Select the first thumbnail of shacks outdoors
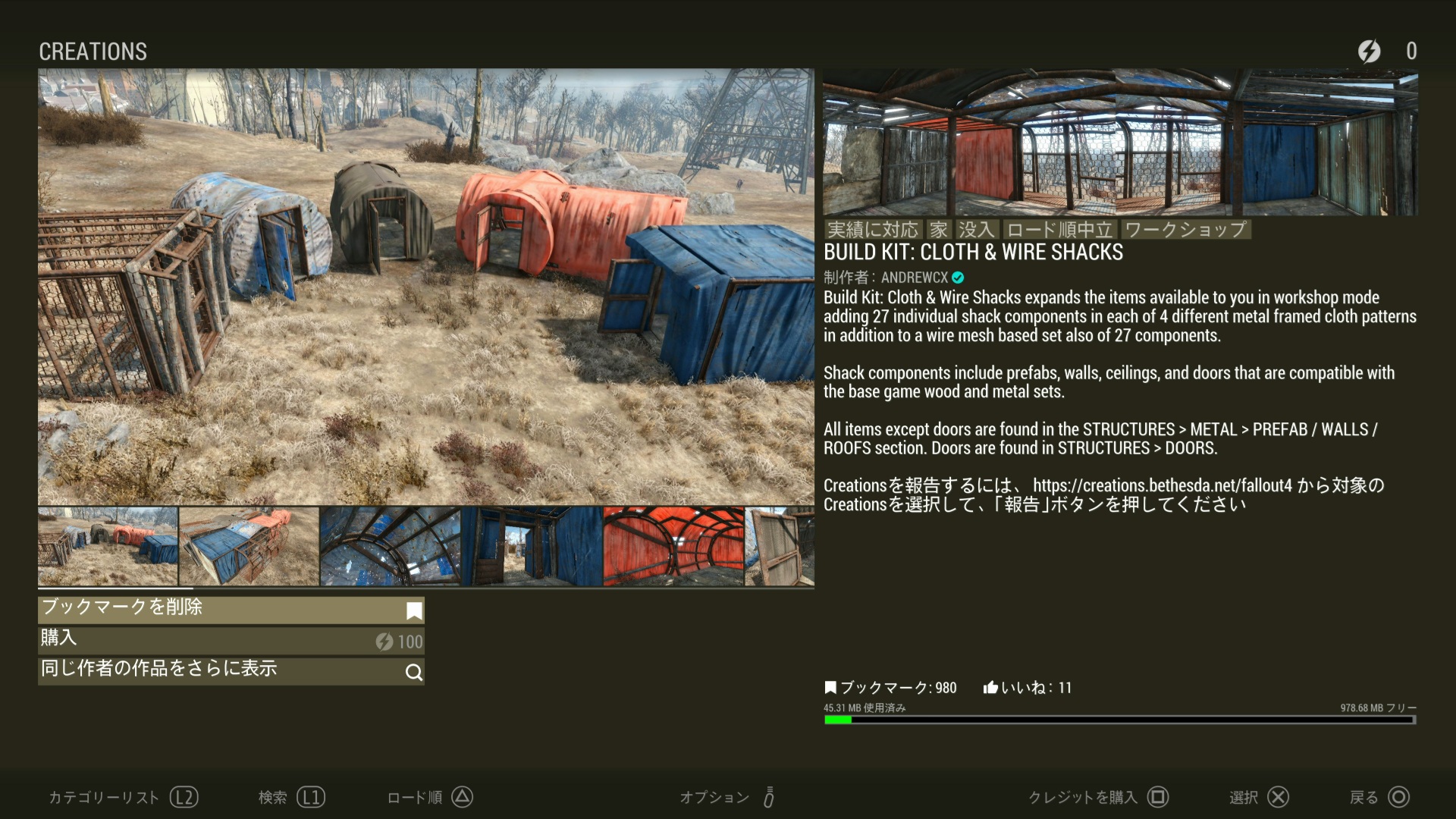The image size is (1456, 819). coord(108,547)
